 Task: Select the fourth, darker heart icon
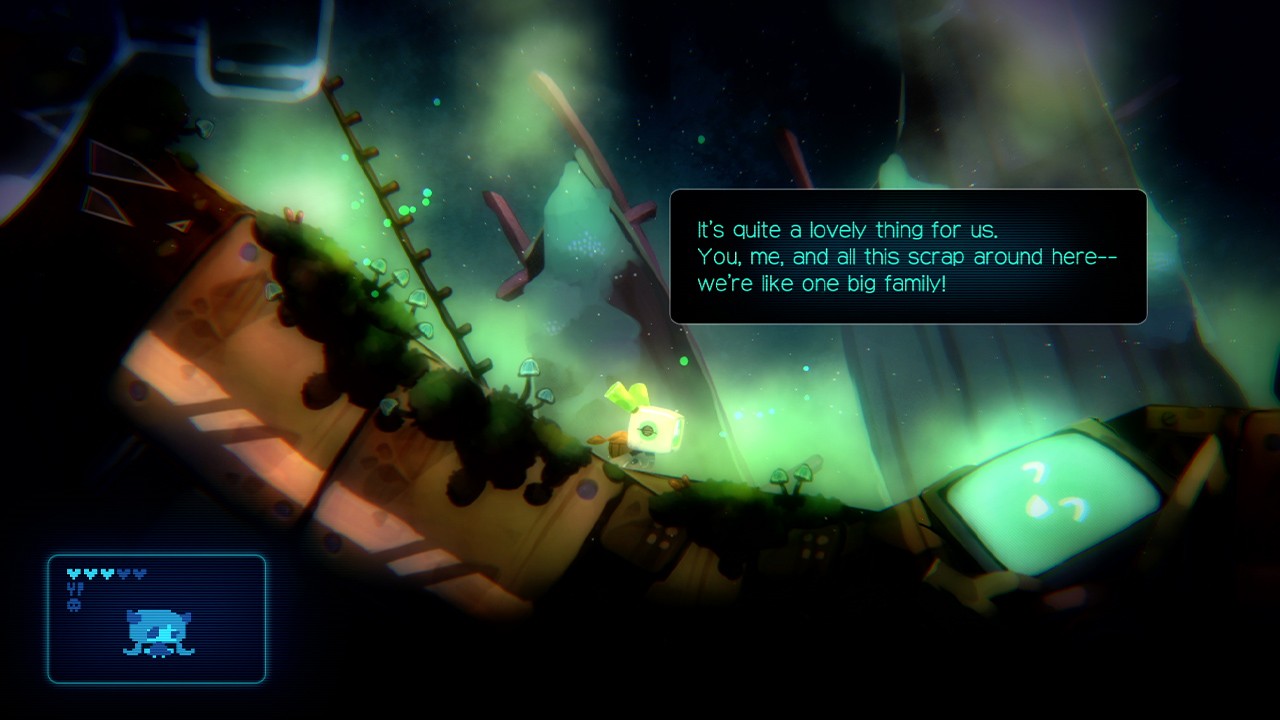tap(123, 573)
